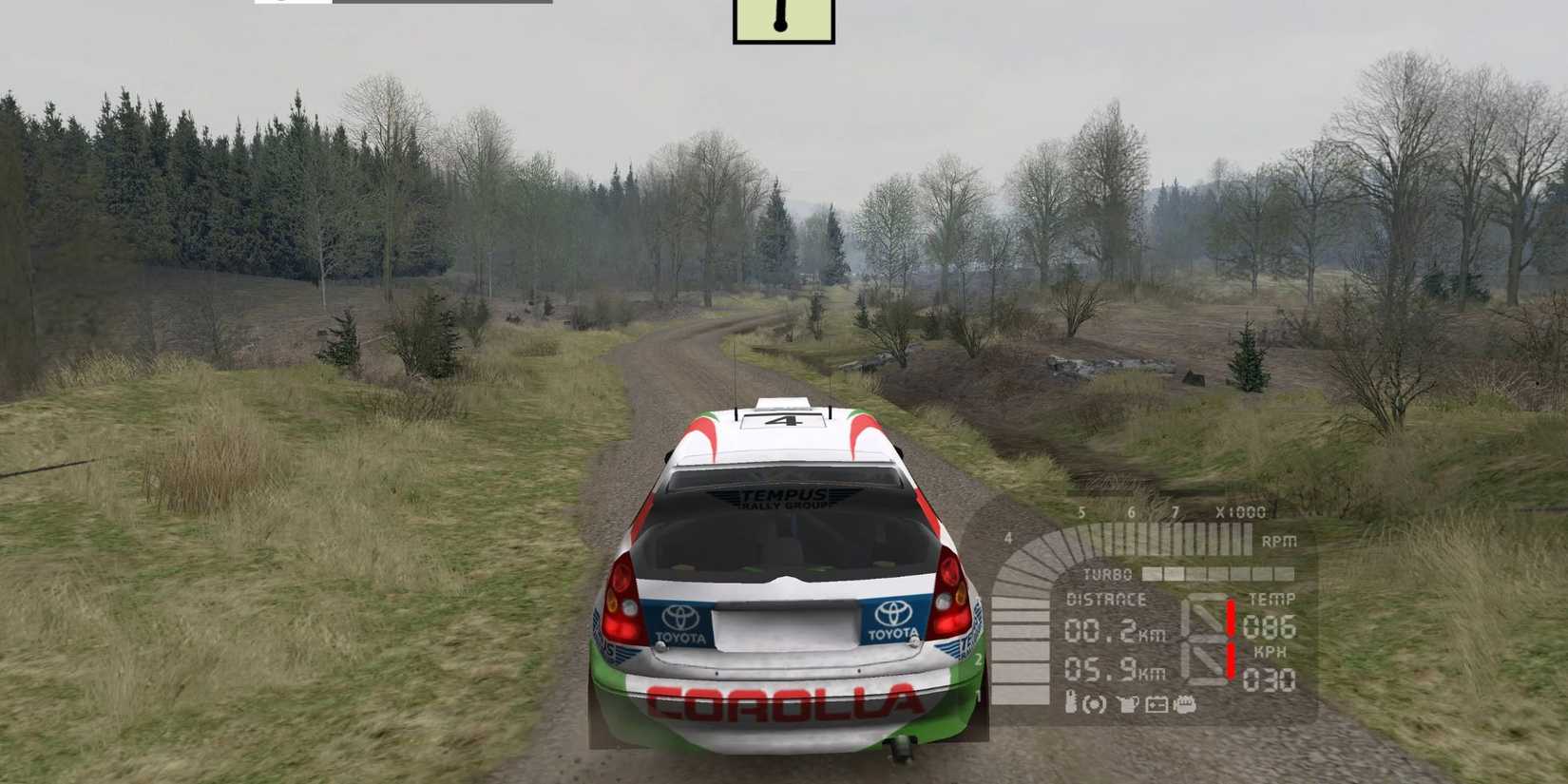Click the battery warning indicator icon
The width and height of the screenshot is (1568, 784).
[1157, 703]
